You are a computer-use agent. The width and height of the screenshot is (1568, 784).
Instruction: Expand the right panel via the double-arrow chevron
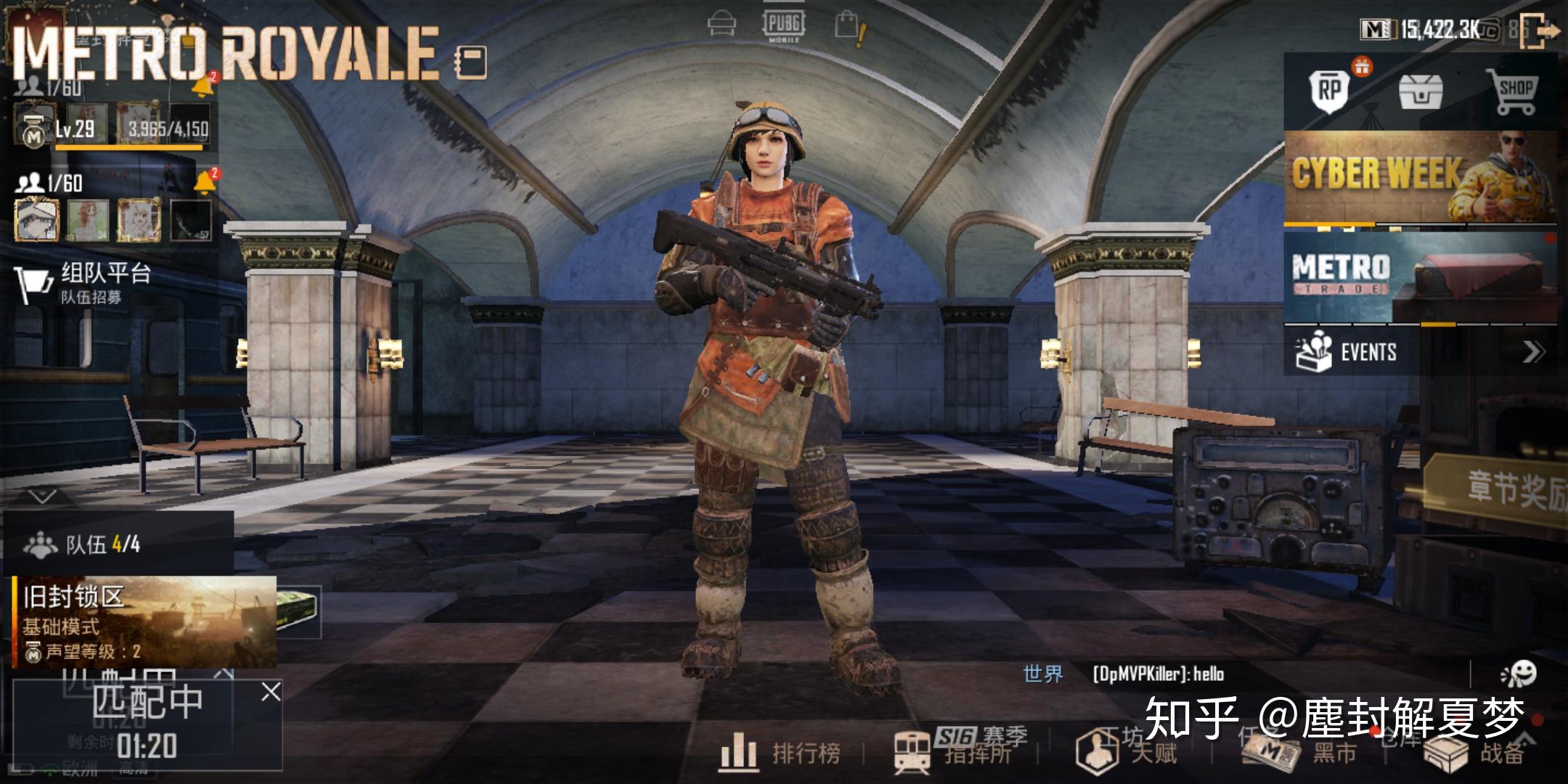[x=1534, y=351]
